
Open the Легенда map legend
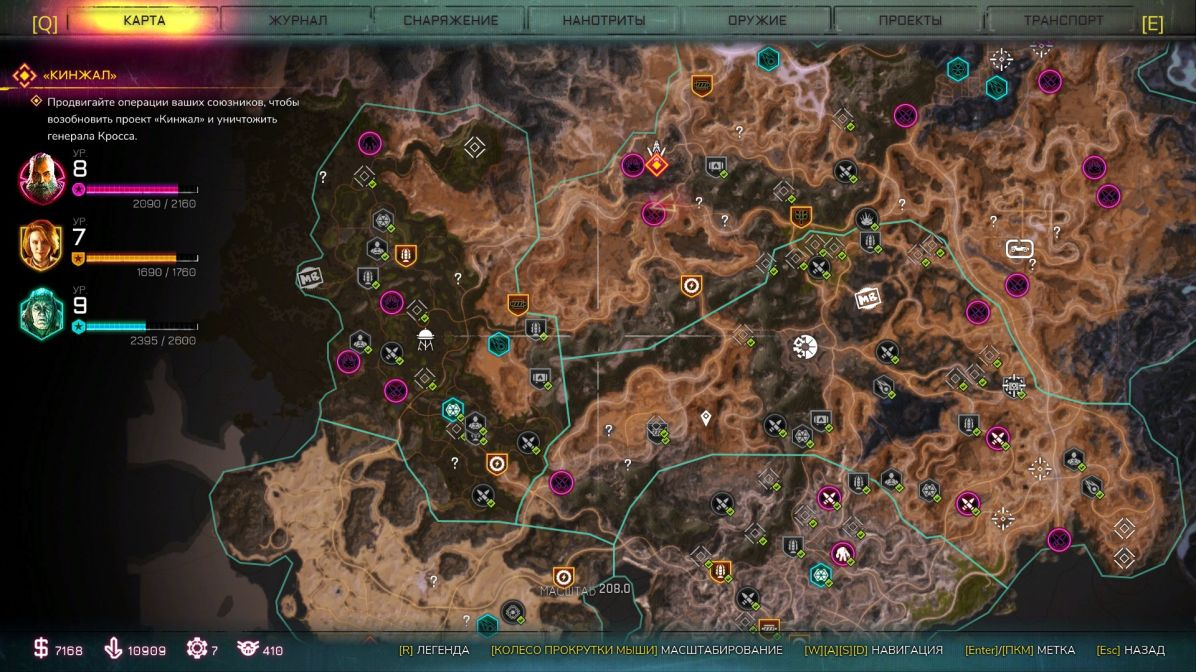click(x=434, y=650)
